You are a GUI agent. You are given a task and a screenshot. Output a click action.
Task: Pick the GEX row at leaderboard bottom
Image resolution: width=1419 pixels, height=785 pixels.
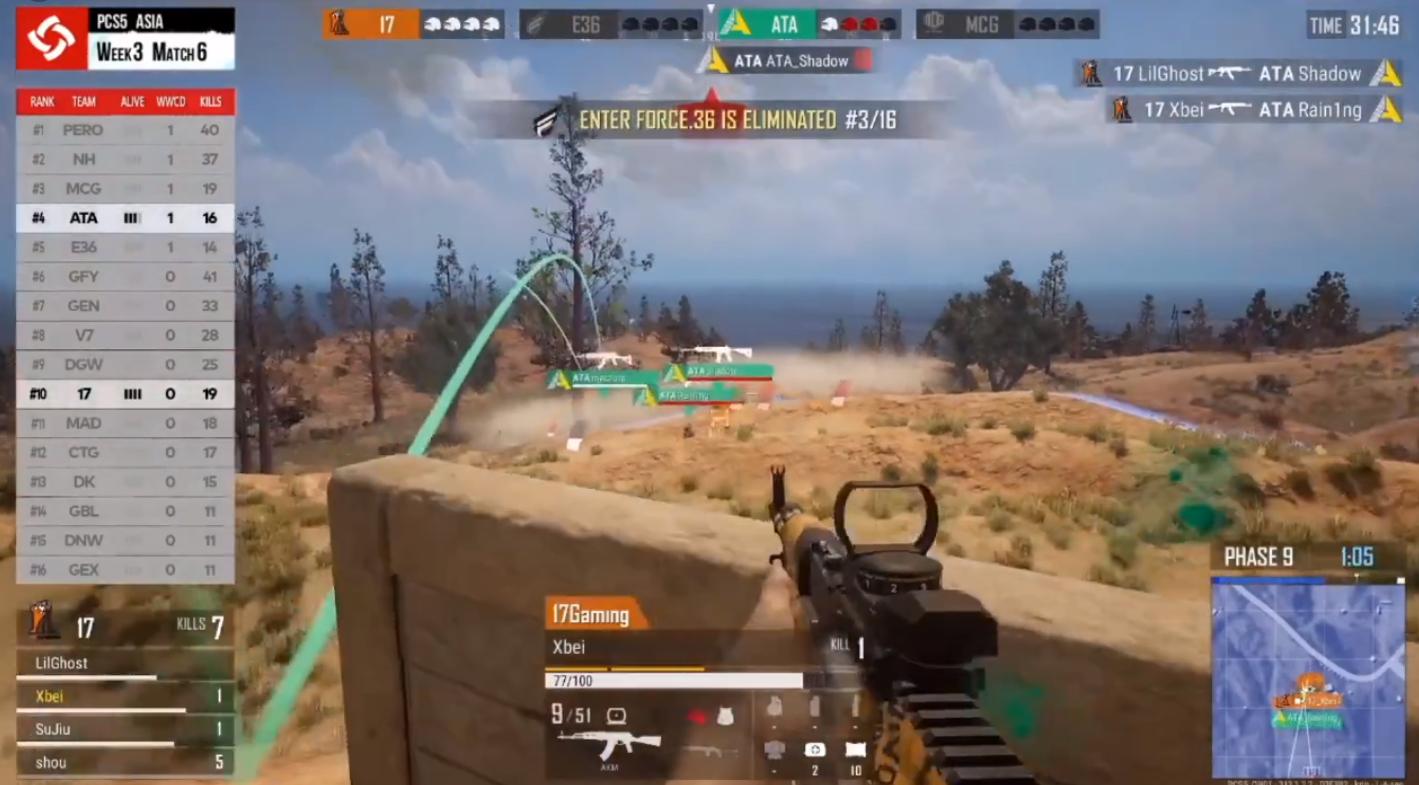125,570
